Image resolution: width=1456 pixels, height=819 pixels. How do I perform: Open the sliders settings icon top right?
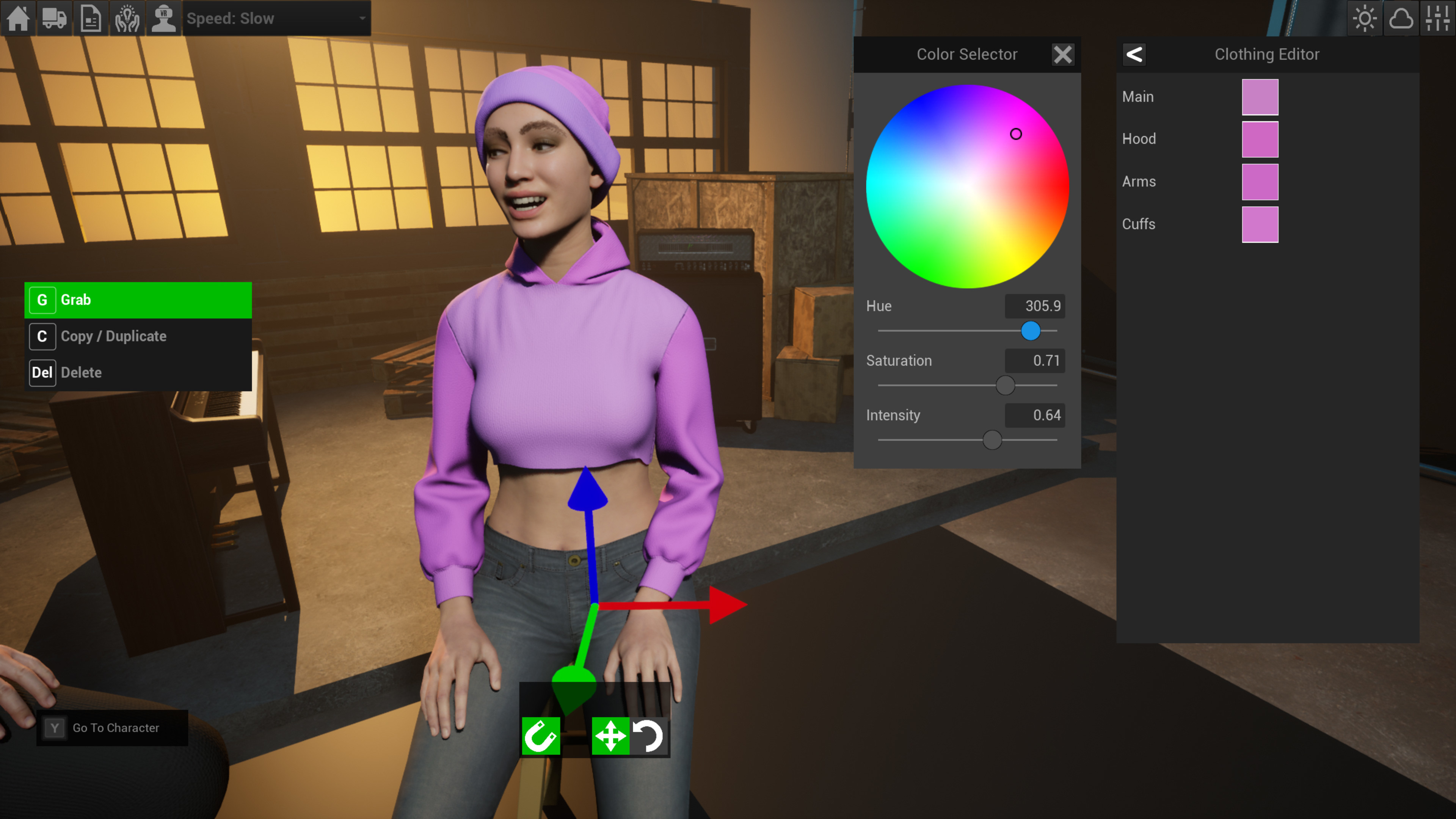point(1438,18)
